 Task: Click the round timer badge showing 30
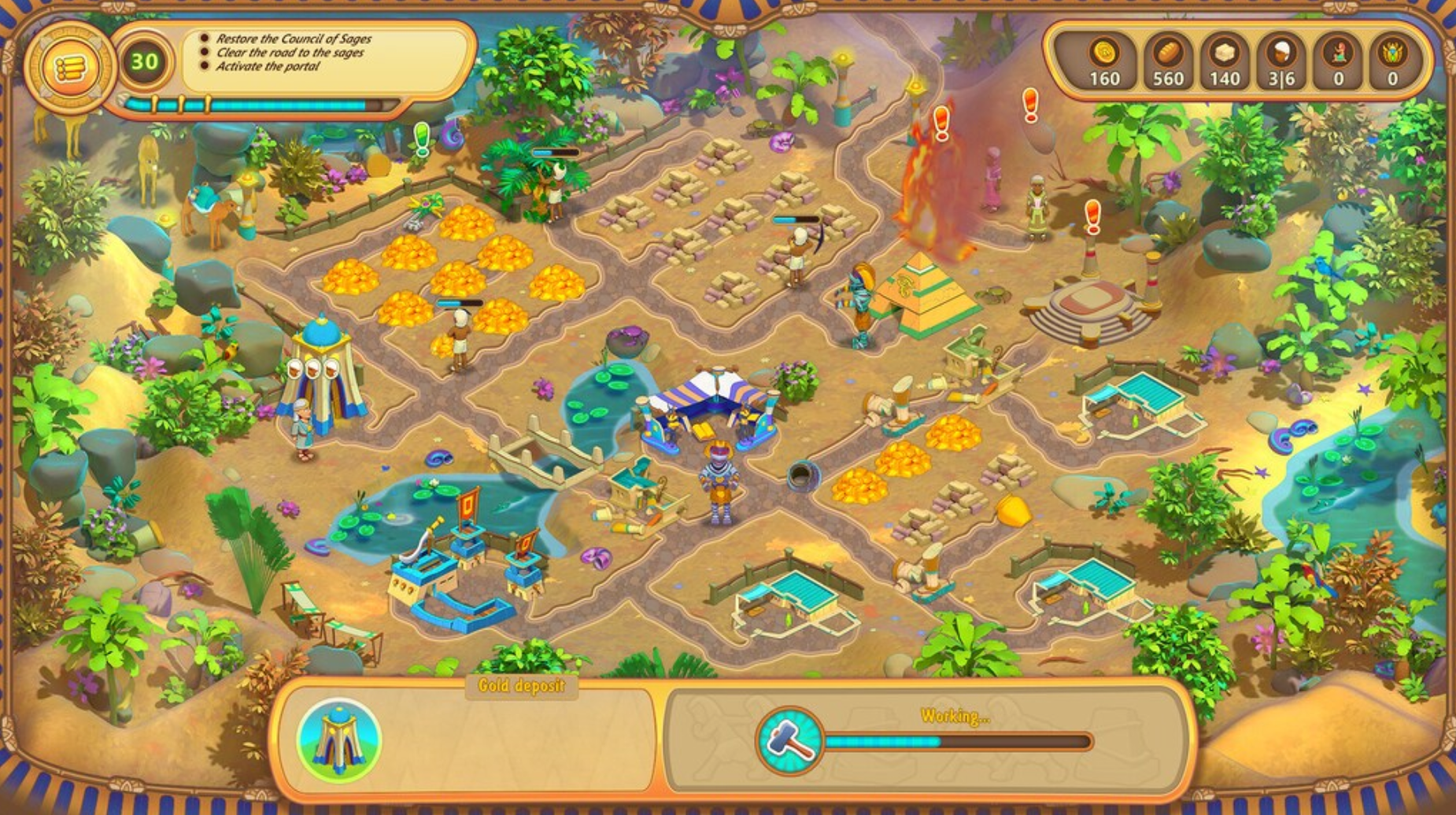coord(143,61)
